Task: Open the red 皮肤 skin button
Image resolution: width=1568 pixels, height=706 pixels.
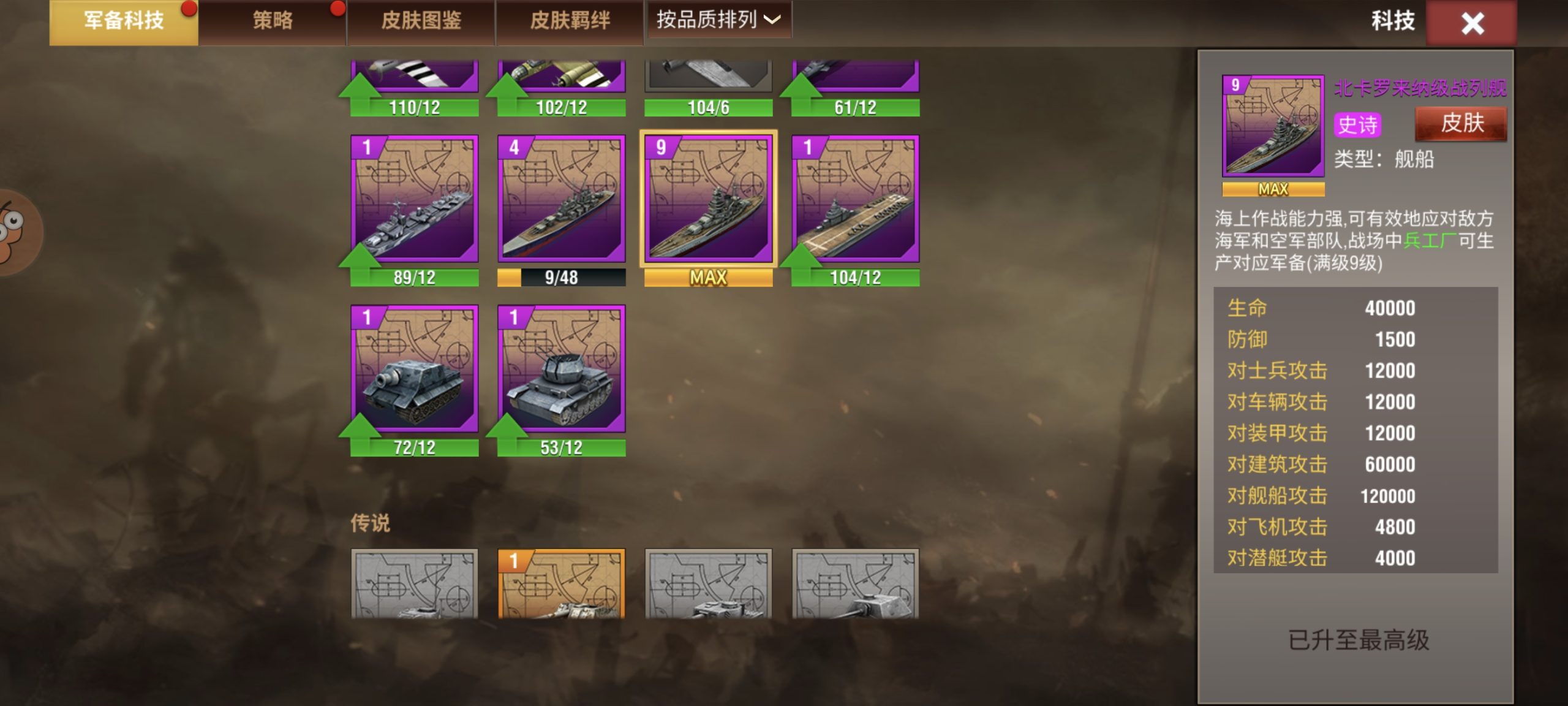Action: (x=1461, y=124)
